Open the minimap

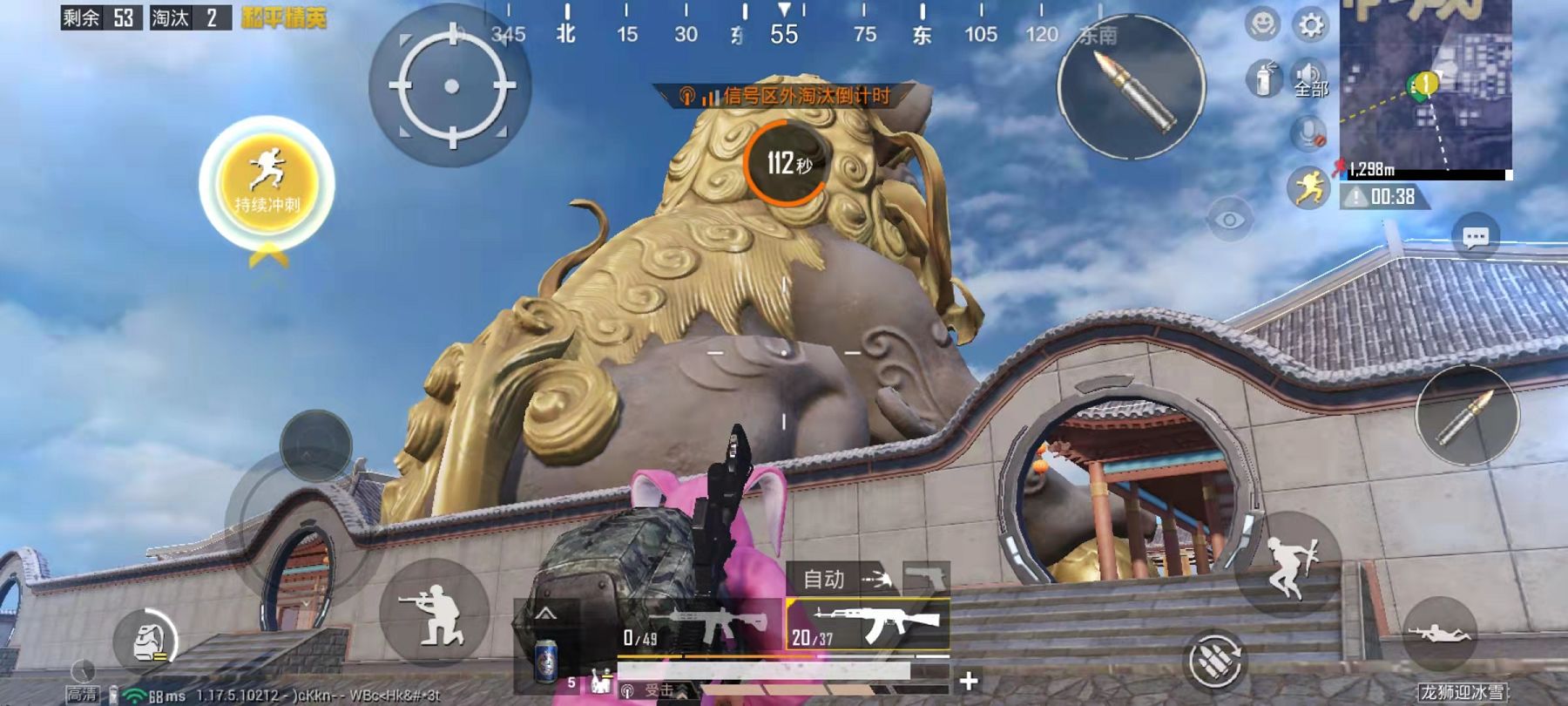[1425, 85]
